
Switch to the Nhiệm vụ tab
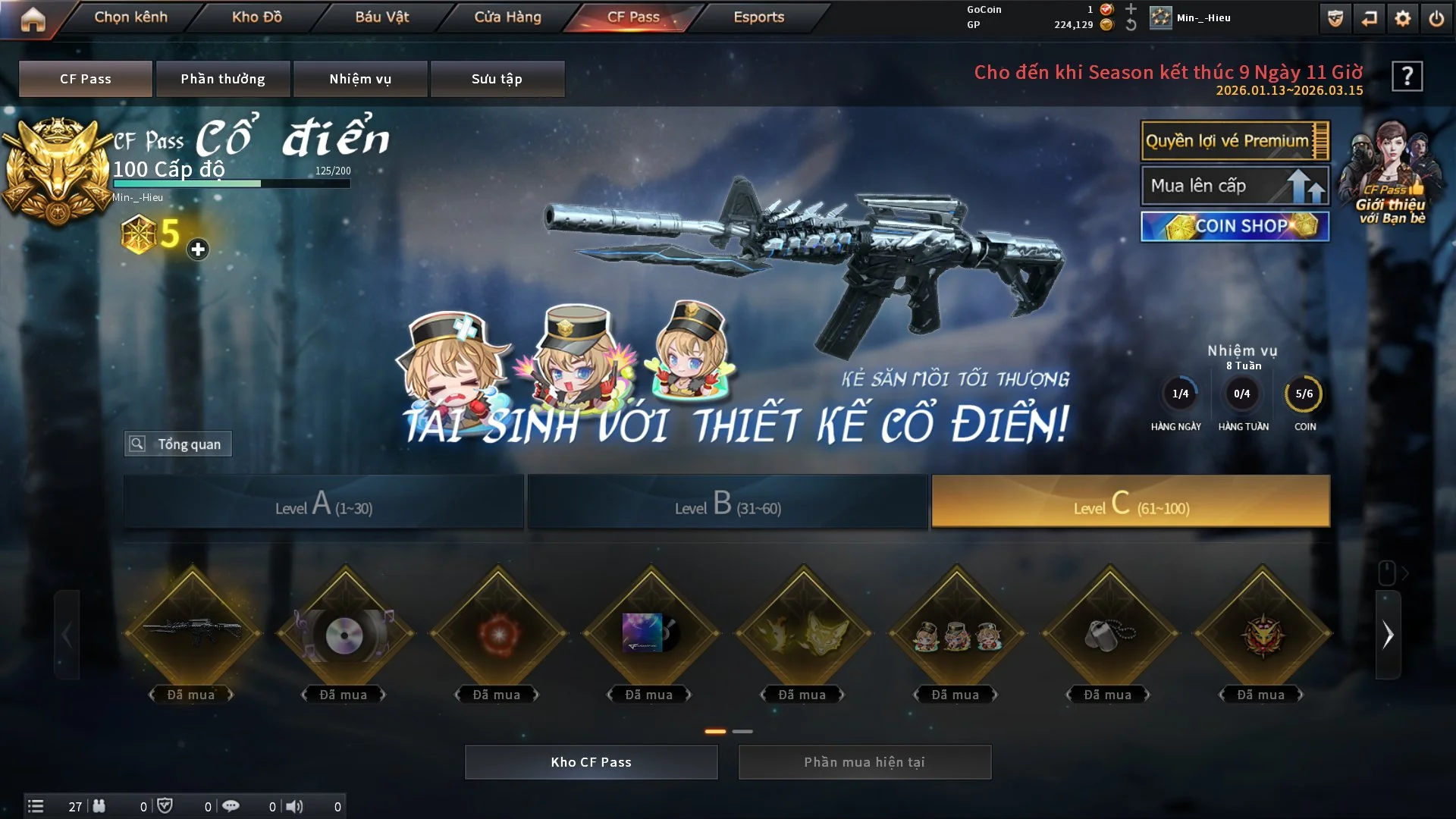click(x=360, y=79)
